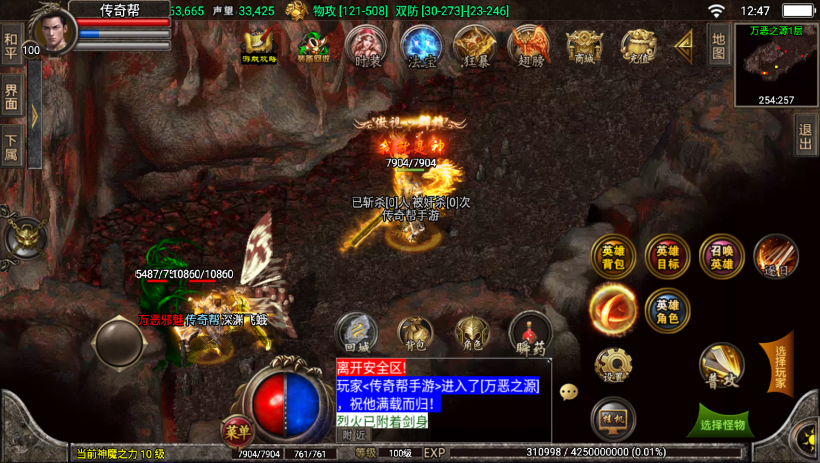The height and width of the screenshot is (463, 820).
Task: Use the 瞬药 instant potion
Action: pos(529,332)
